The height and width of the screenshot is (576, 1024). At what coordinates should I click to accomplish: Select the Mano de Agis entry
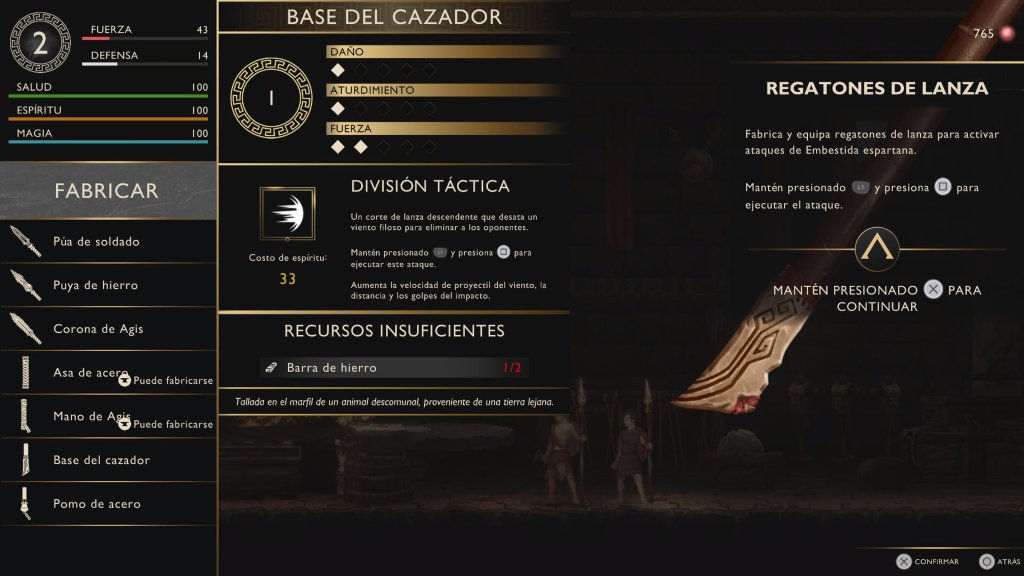pyautogui.click(x=108, y=416)
